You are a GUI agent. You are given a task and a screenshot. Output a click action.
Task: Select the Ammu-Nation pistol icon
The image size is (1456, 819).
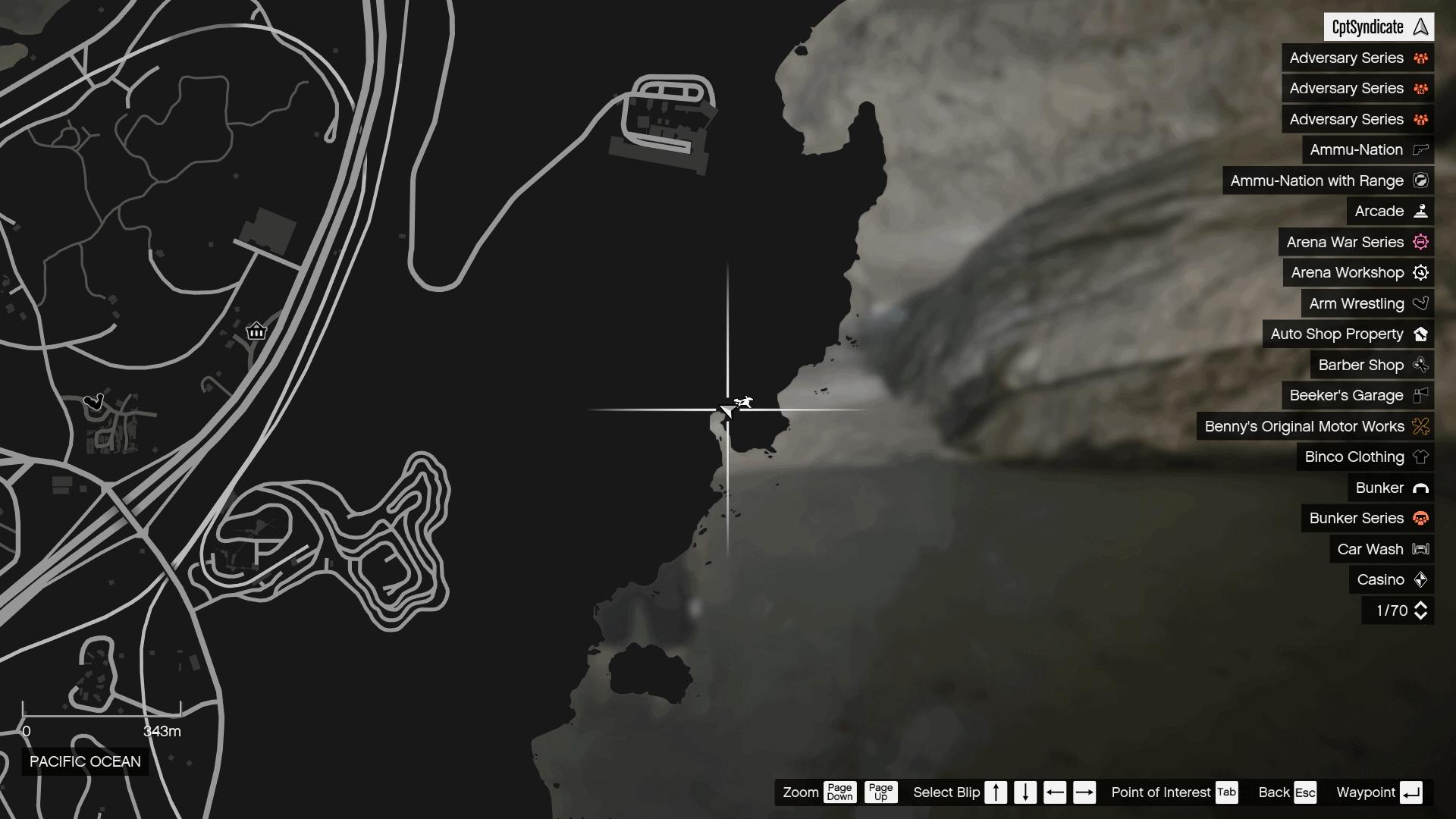(1419, 149)
